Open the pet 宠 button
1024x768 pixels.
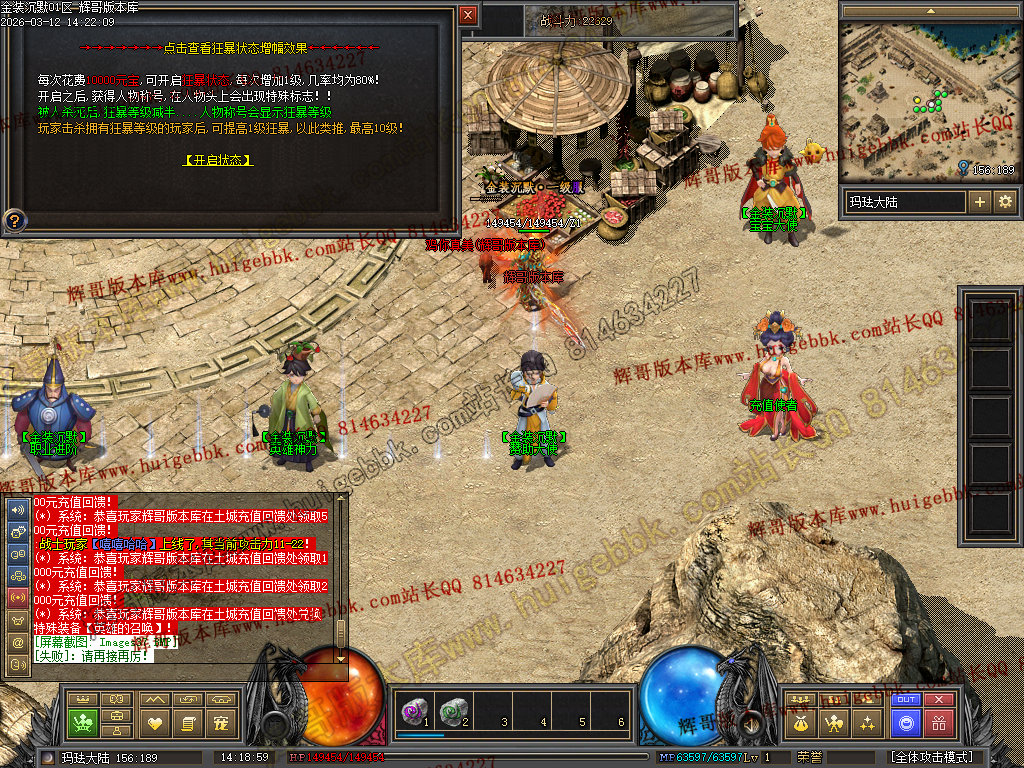pos(221,722)
